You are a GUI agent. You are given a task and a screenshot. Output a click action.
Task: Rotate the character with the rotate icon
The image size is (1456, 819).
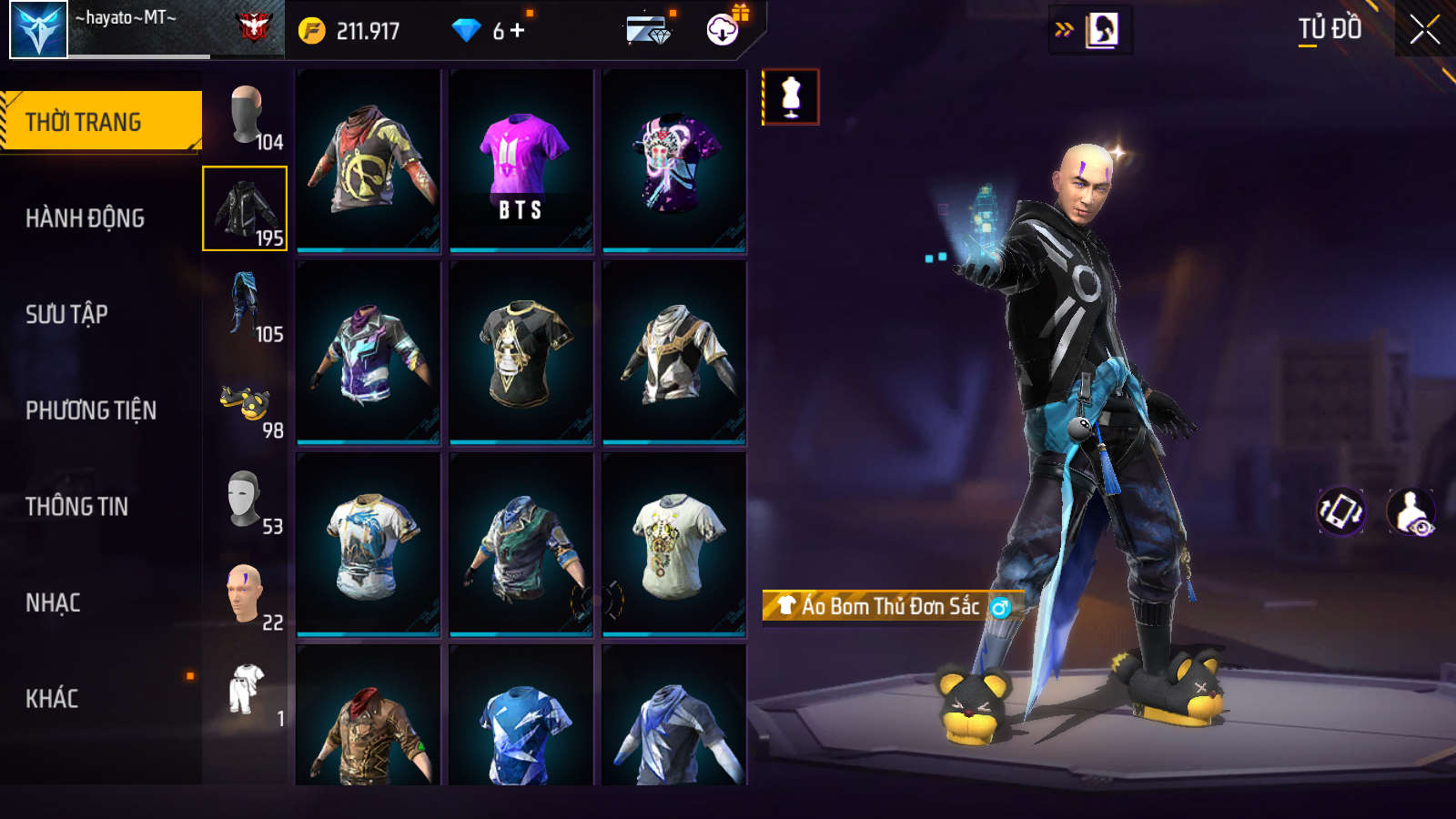click(1341, 511)
